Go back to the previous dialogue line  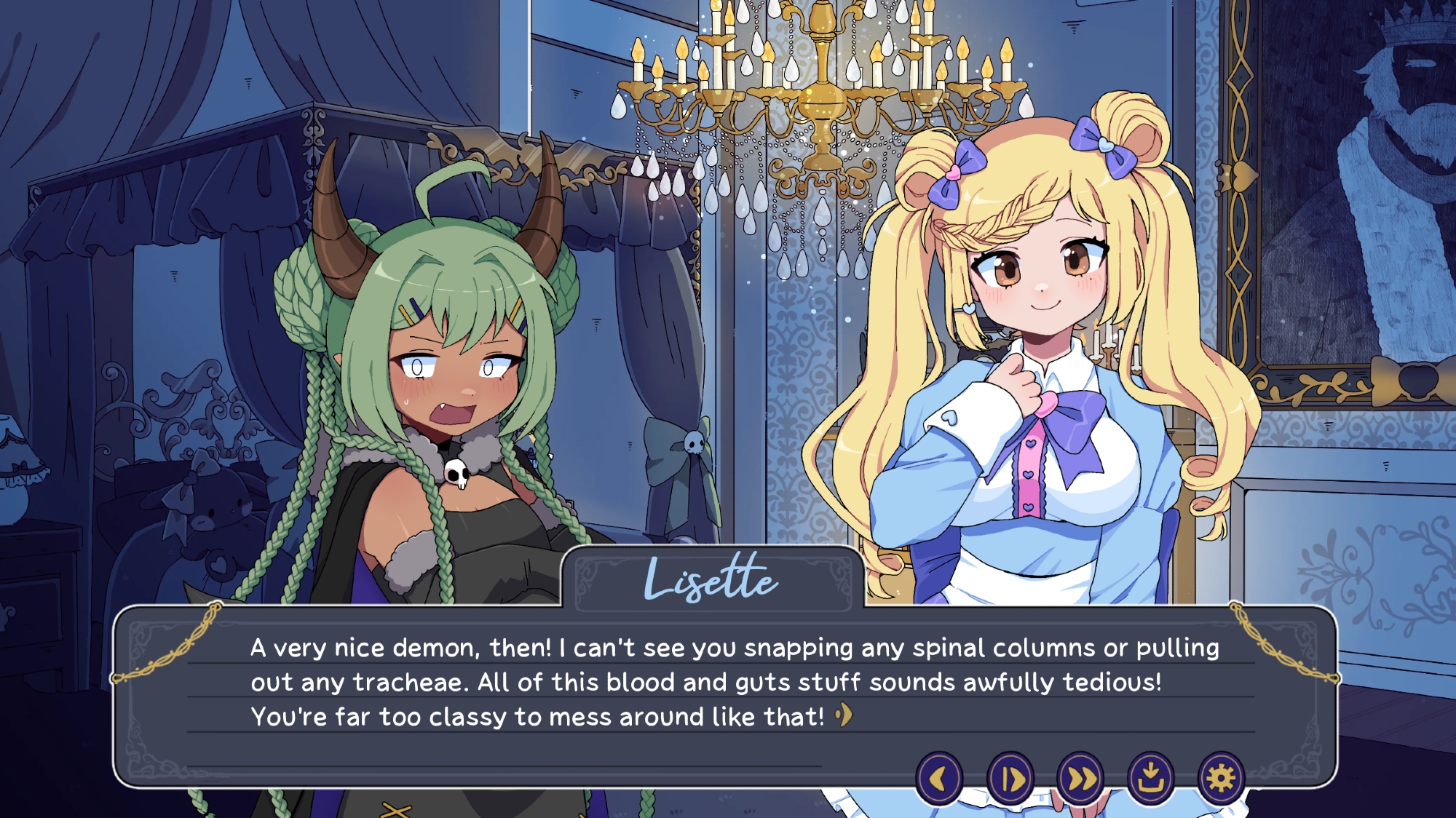939,779
